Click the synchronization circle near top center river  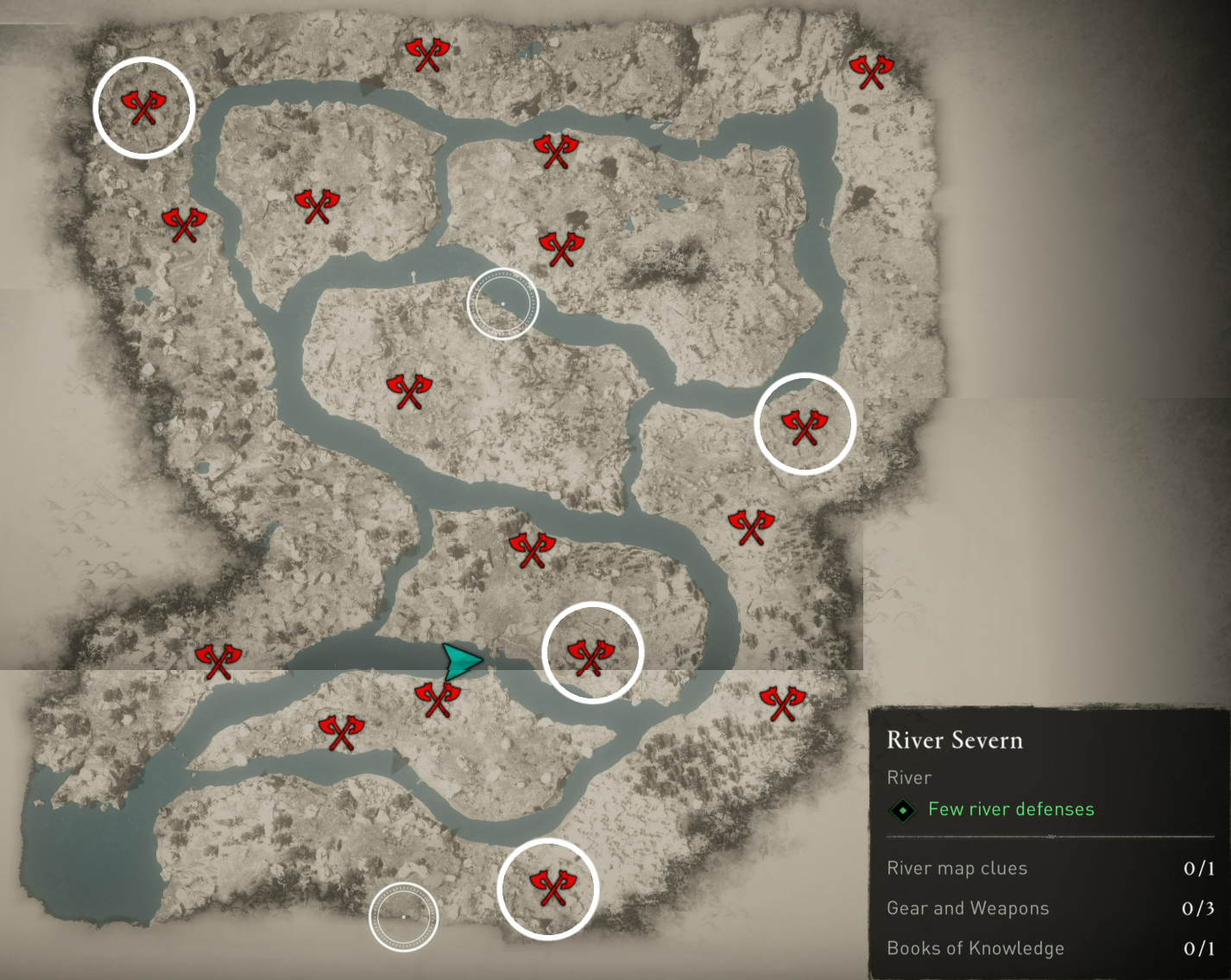click(503, 303)
